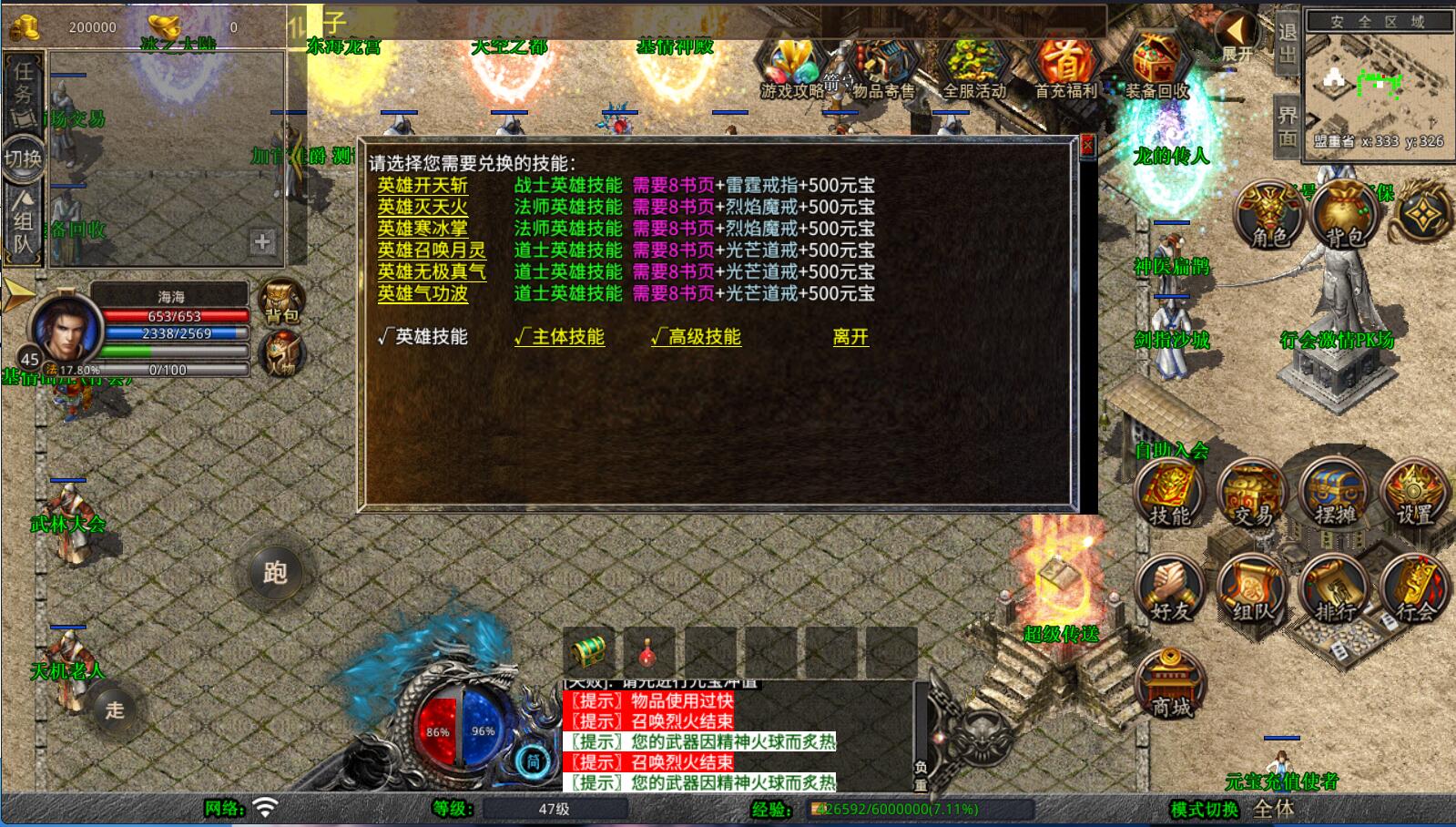
Task: Select 英雄召唤月灵 from the list
Action: [432, 250]
